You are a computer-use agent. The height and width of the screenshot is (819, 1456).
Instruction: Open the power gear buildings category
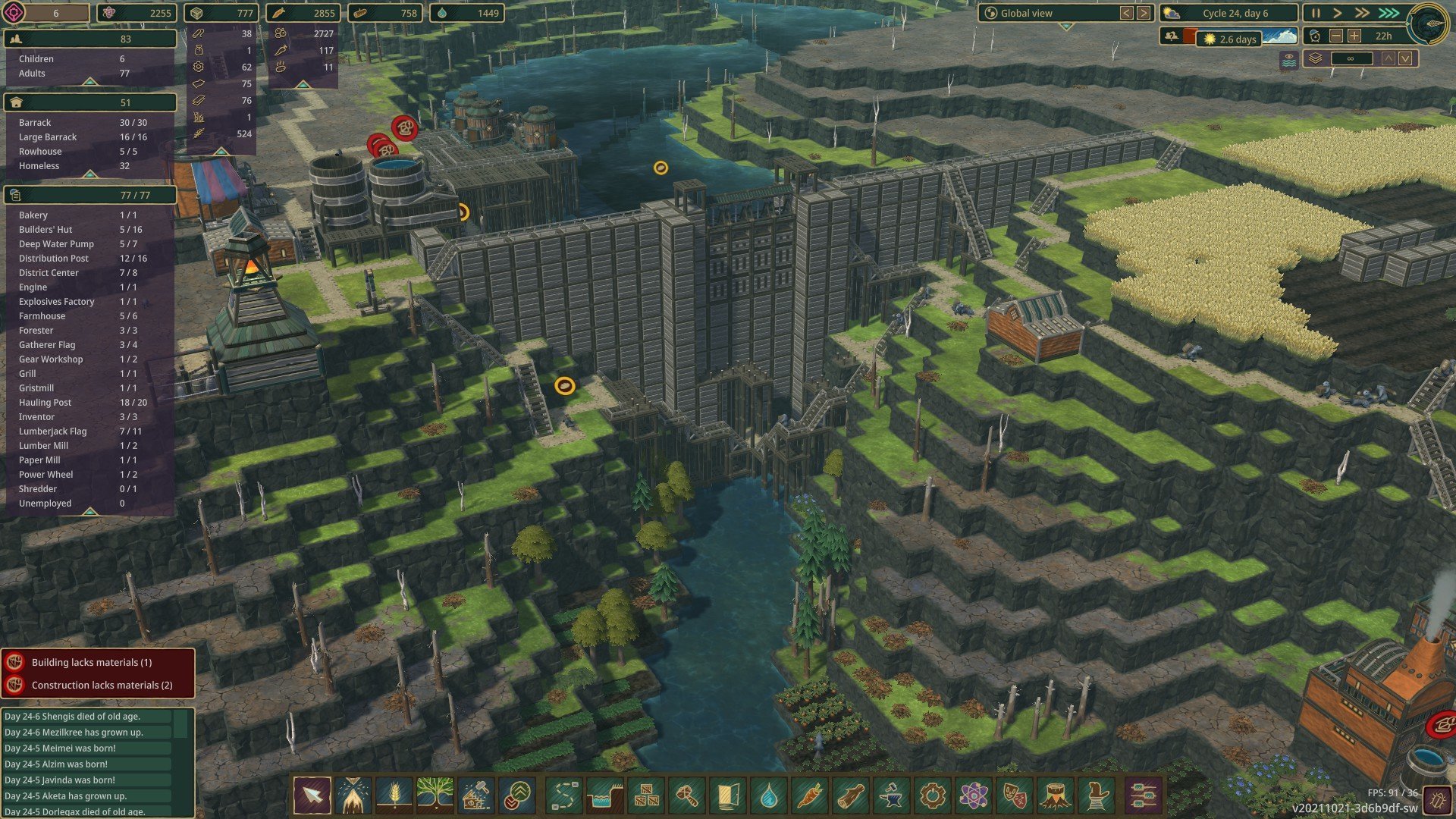tap(933, 795)
